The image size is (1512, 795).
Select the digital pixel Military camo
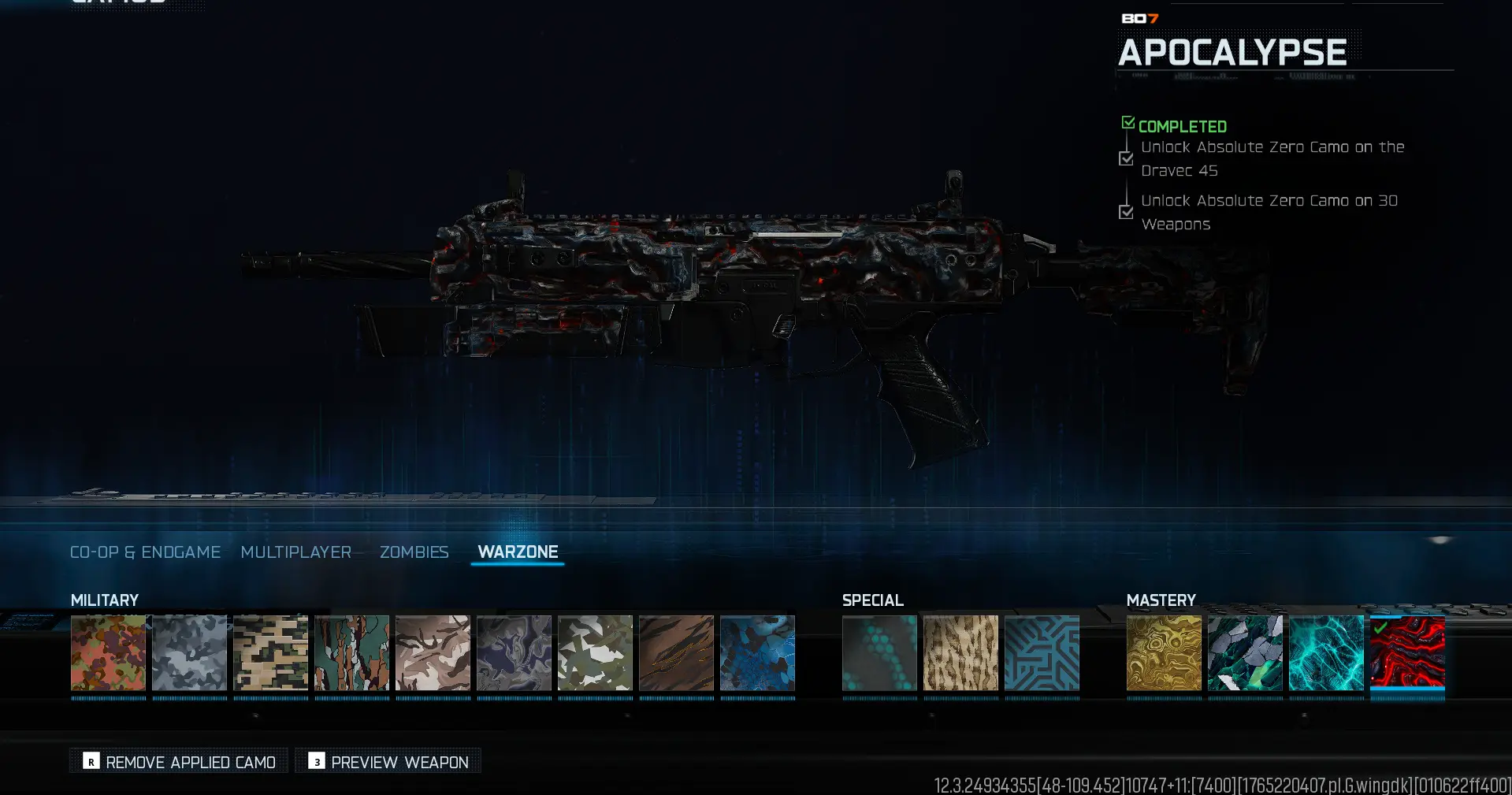(x=270, y=654)
